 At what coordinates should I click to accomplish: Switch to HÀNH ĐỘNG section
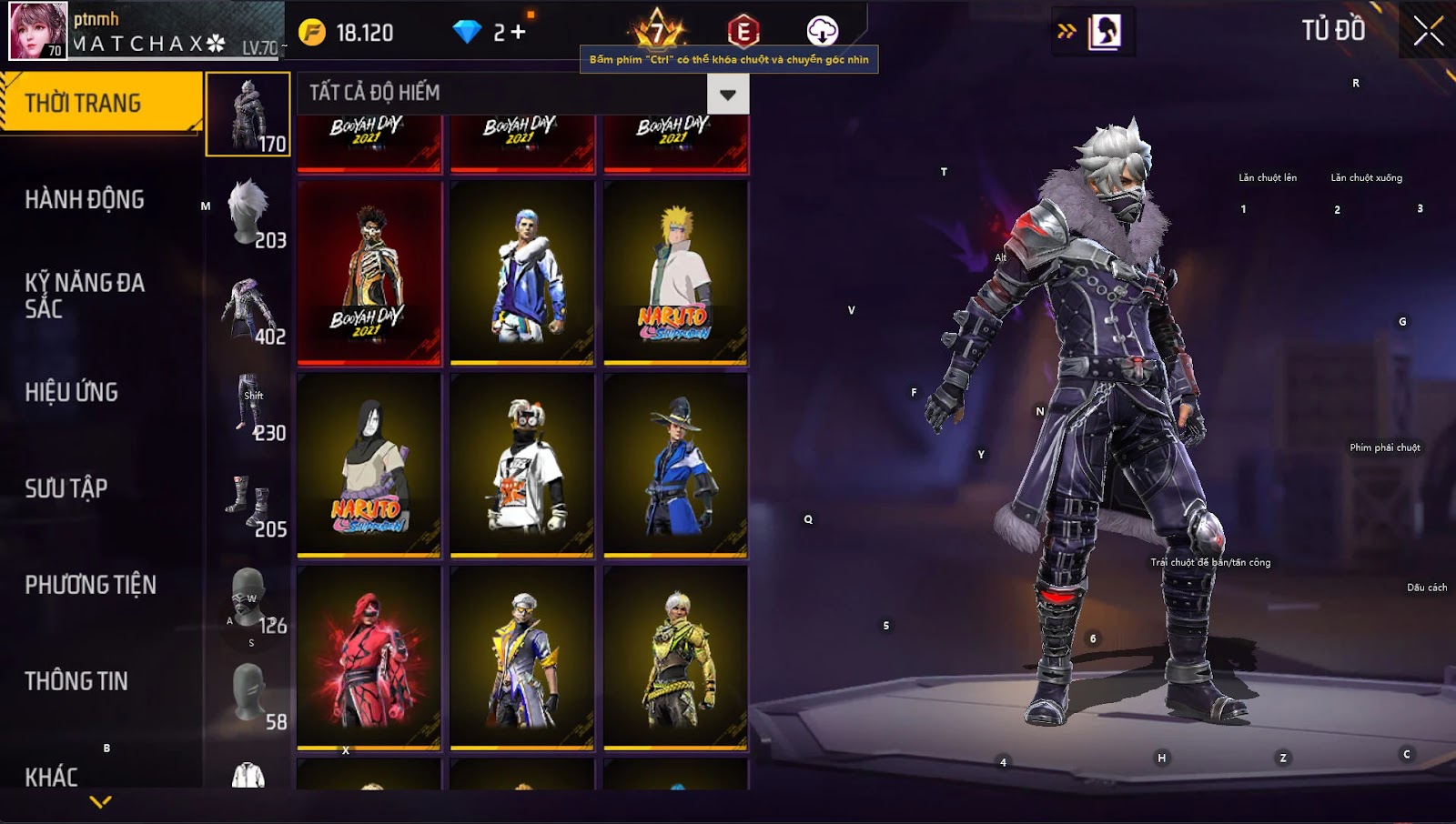[x=85, y=199]
